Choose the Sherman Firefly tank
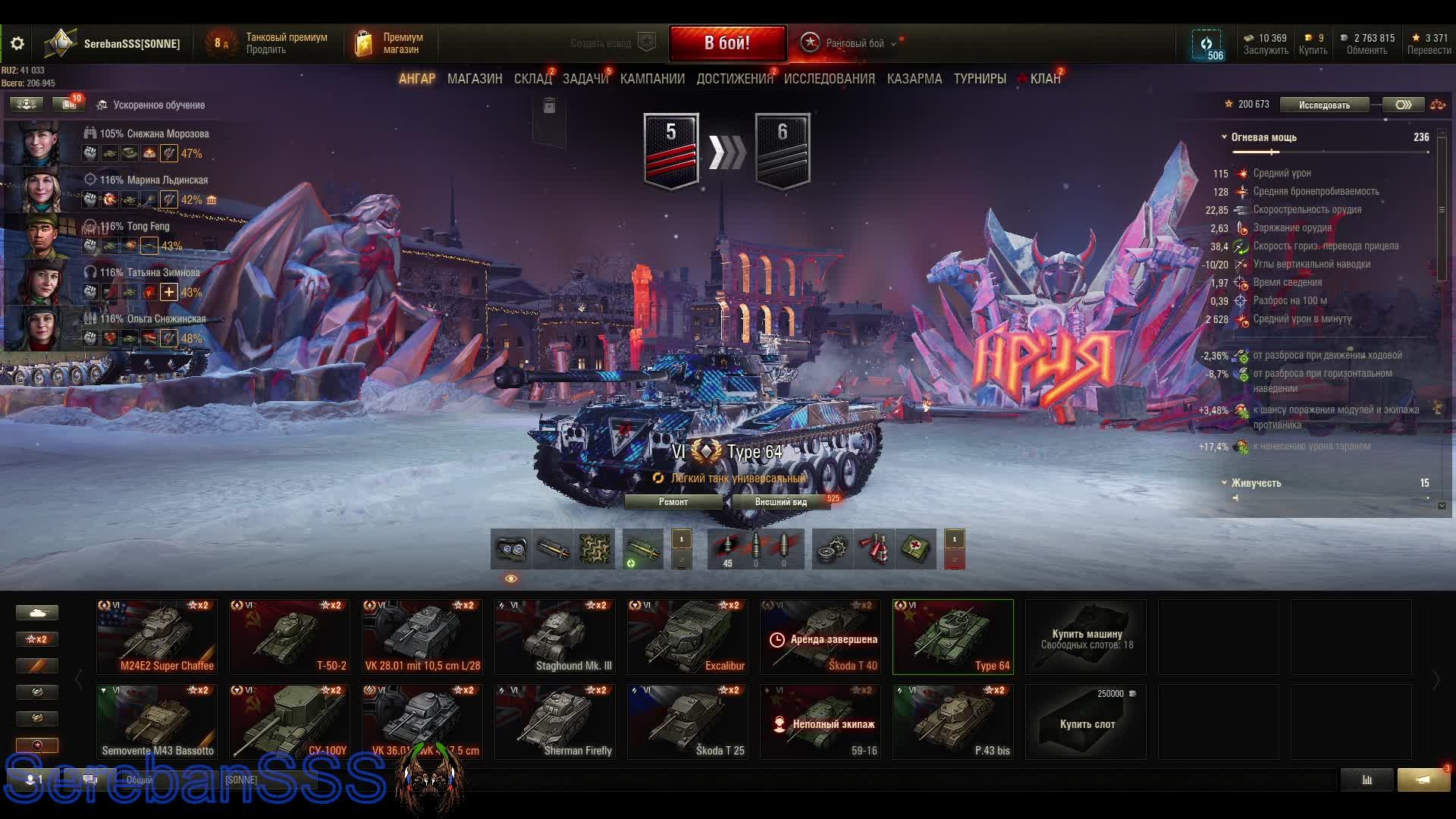The width and height of the screenshot is (1456, 819). [555, 722]
